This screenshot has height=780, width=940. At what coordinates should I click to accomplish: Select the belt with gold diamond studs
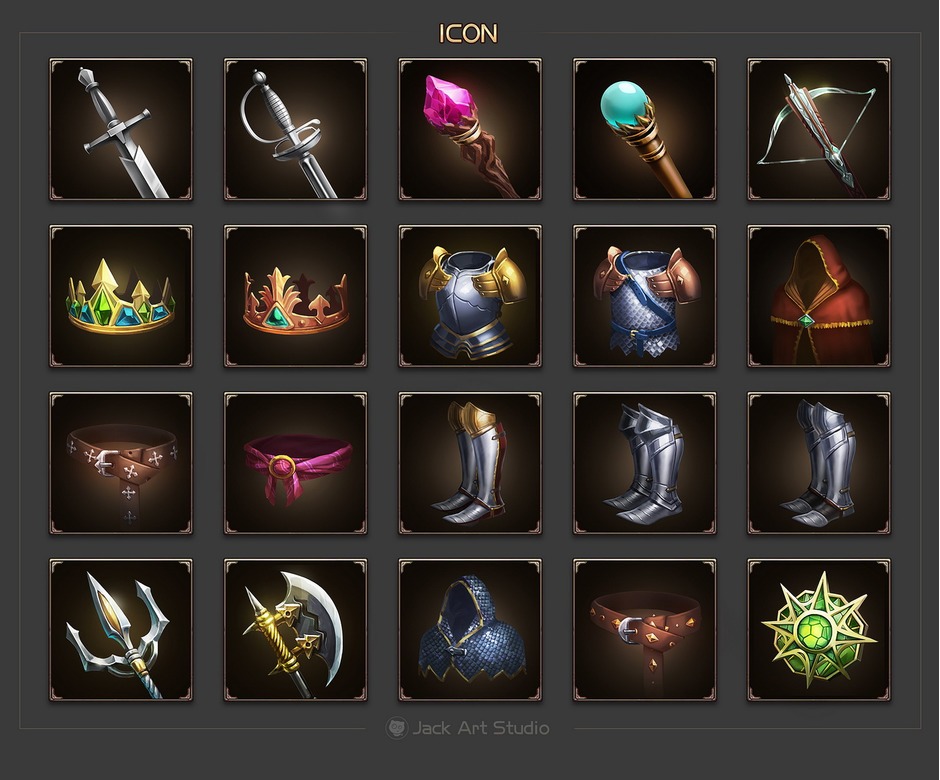[644, 630]
